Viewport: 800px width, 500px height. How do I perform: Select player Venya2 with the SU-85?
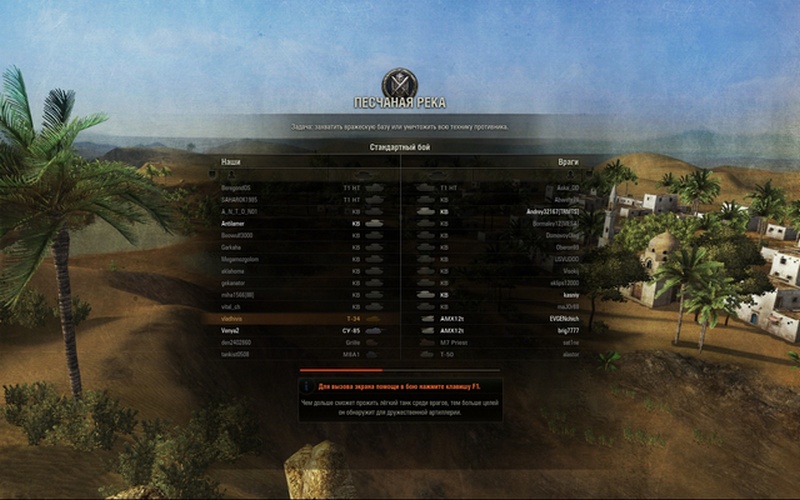tap(231, 330)
